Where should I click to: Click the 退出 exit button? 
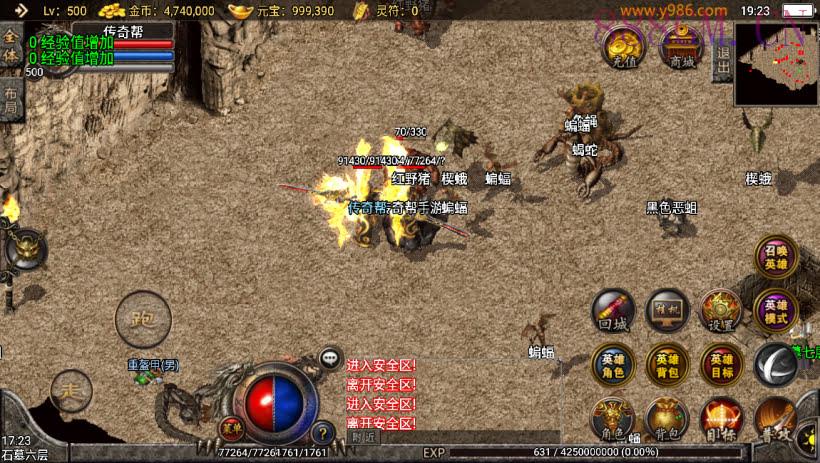[x=722, y=61]
